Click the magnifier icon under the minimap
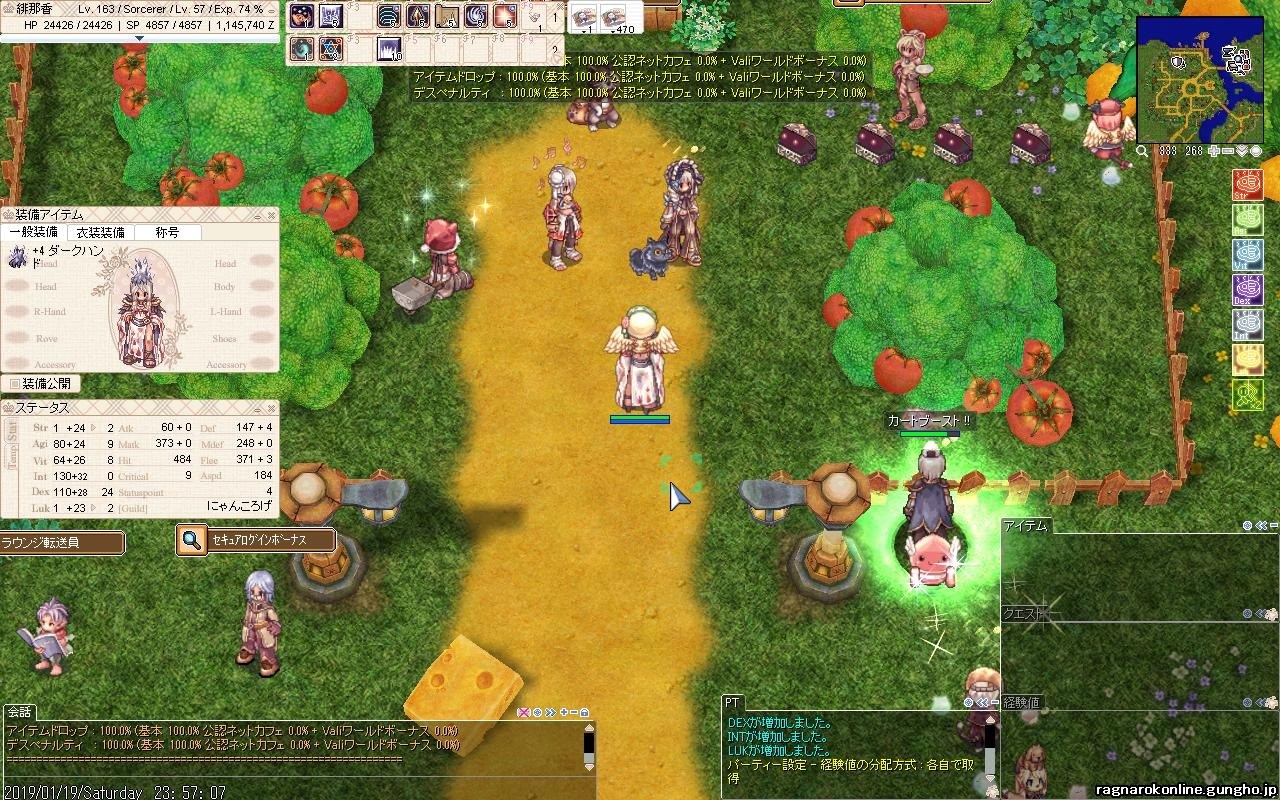Screen dimensions: 1280x800 (1142, 151)
